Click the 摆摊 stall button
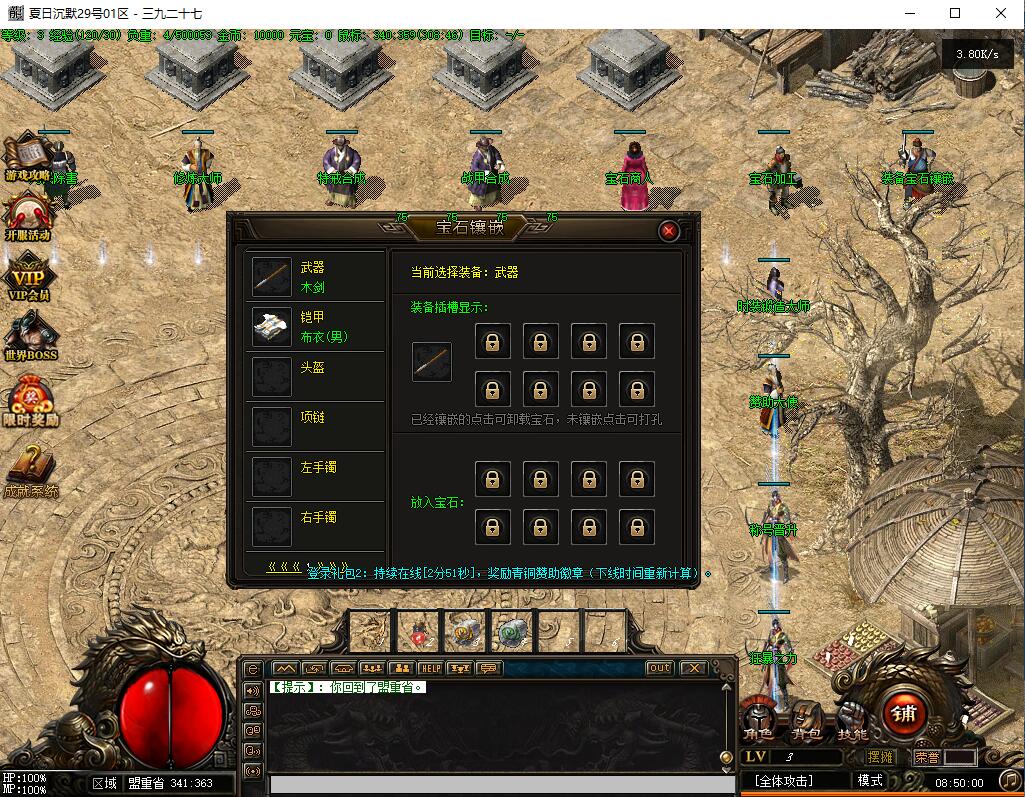The image size is (1025, 797). 881,758
